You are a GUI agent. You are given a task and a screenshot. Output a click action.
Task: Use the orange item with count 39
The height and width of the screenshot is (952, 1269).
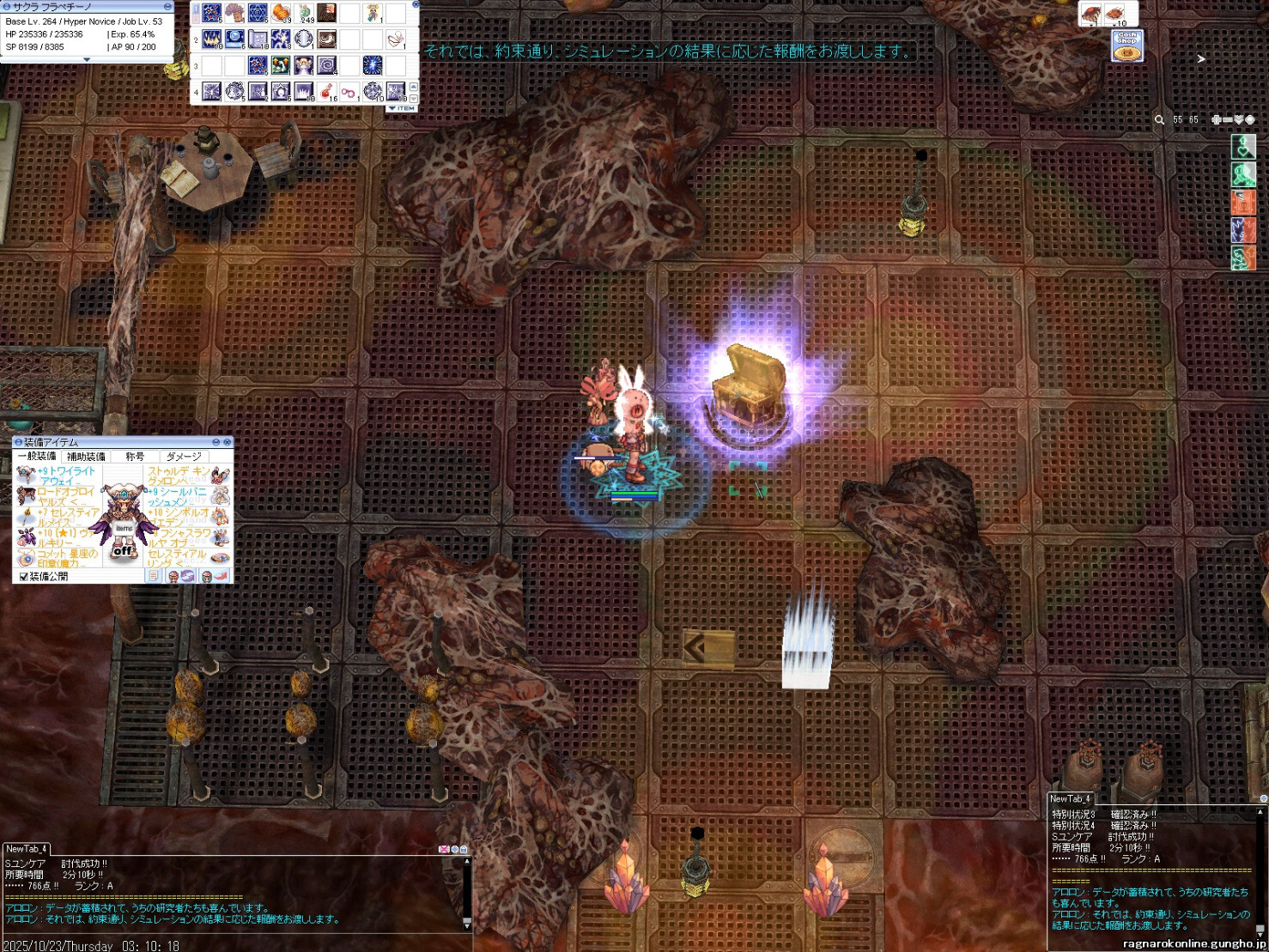(281, 13)
